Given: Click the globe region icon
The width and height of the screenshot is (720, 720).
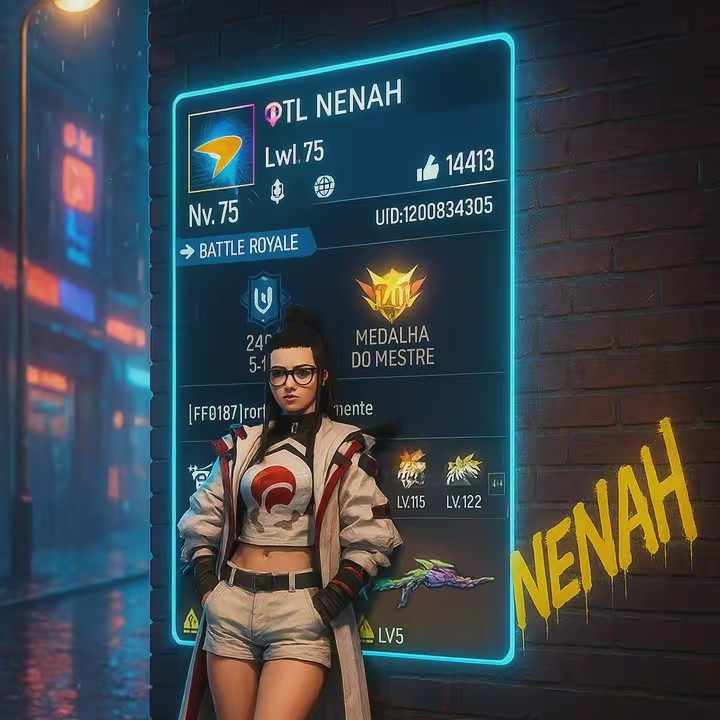Looking at the screenshot, I should [x=324, y=187].
